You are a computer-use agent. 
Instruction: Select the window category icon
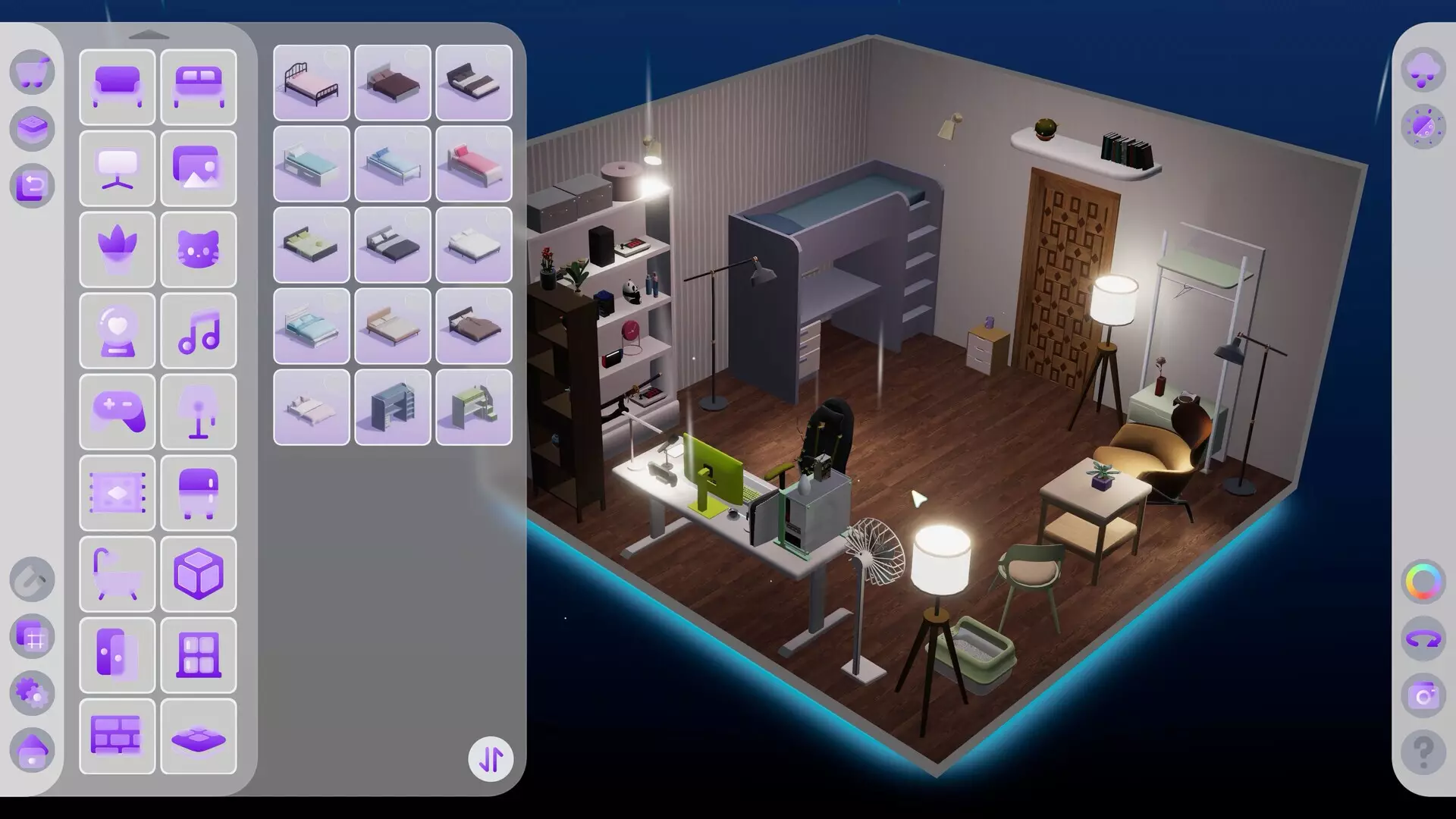coord(199,655)
